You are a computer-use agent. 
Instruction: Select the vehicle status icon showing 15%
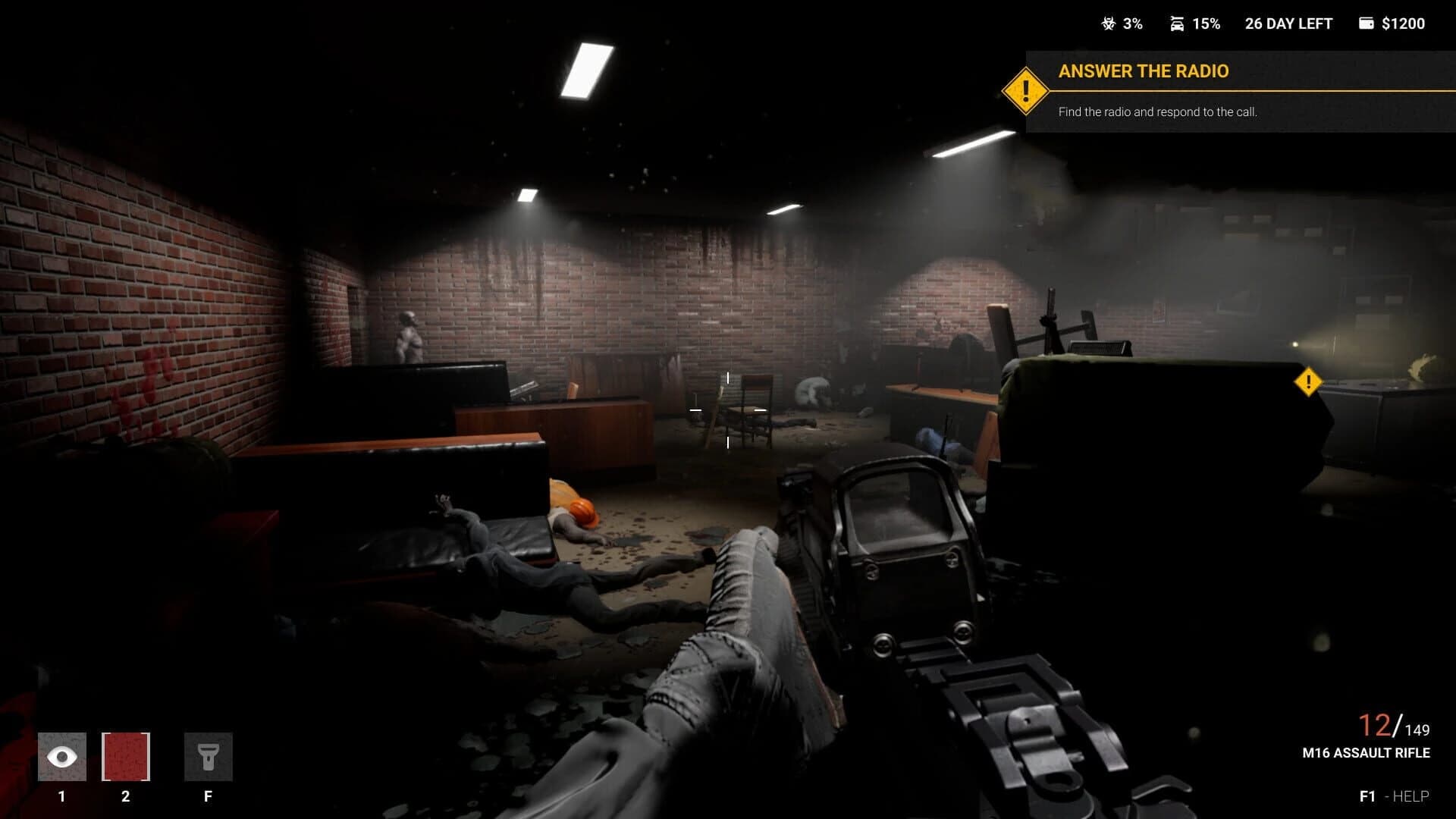tap(1176, 24)
